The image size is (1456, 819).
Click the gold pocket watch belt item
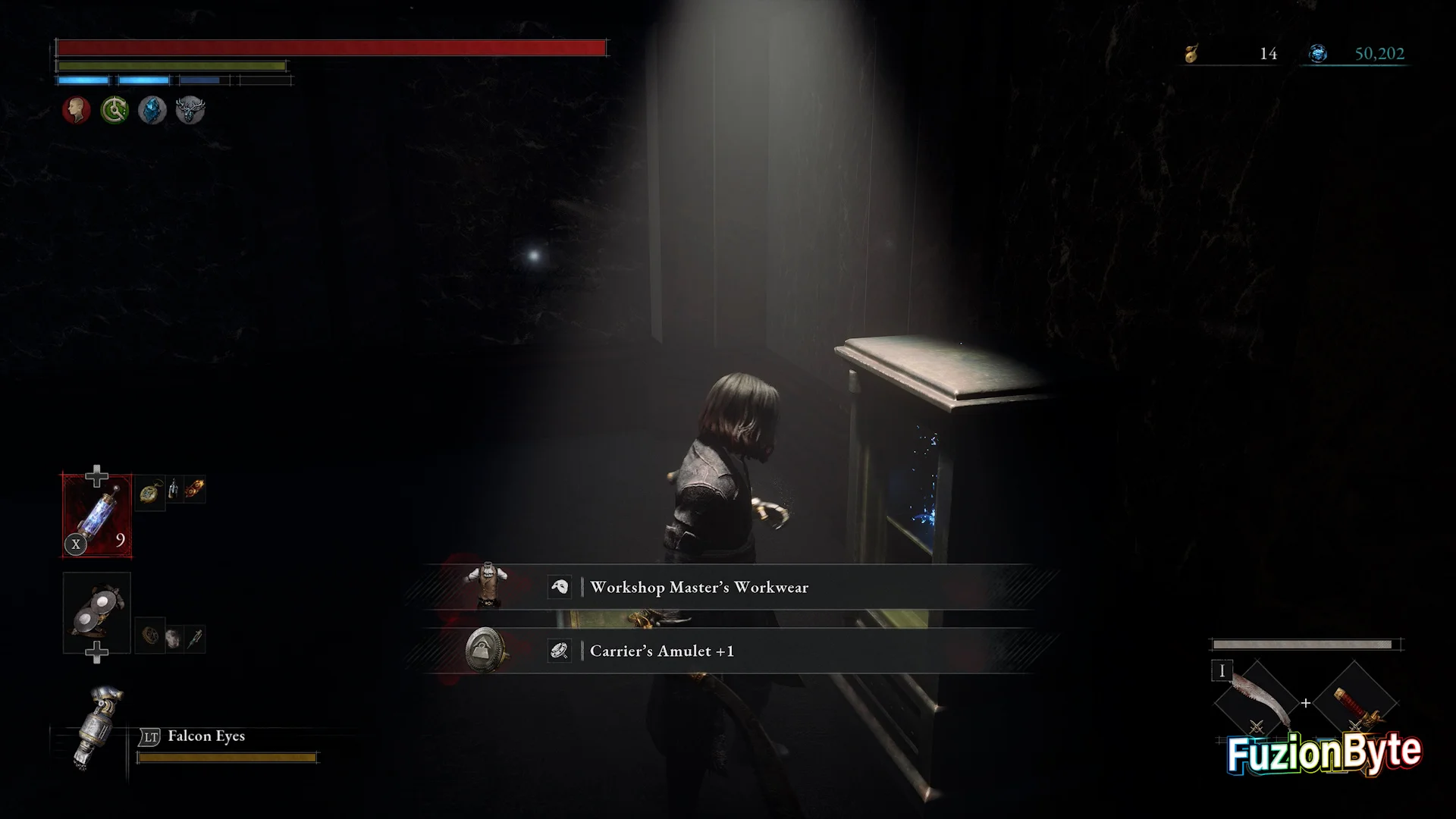point(151,492)
